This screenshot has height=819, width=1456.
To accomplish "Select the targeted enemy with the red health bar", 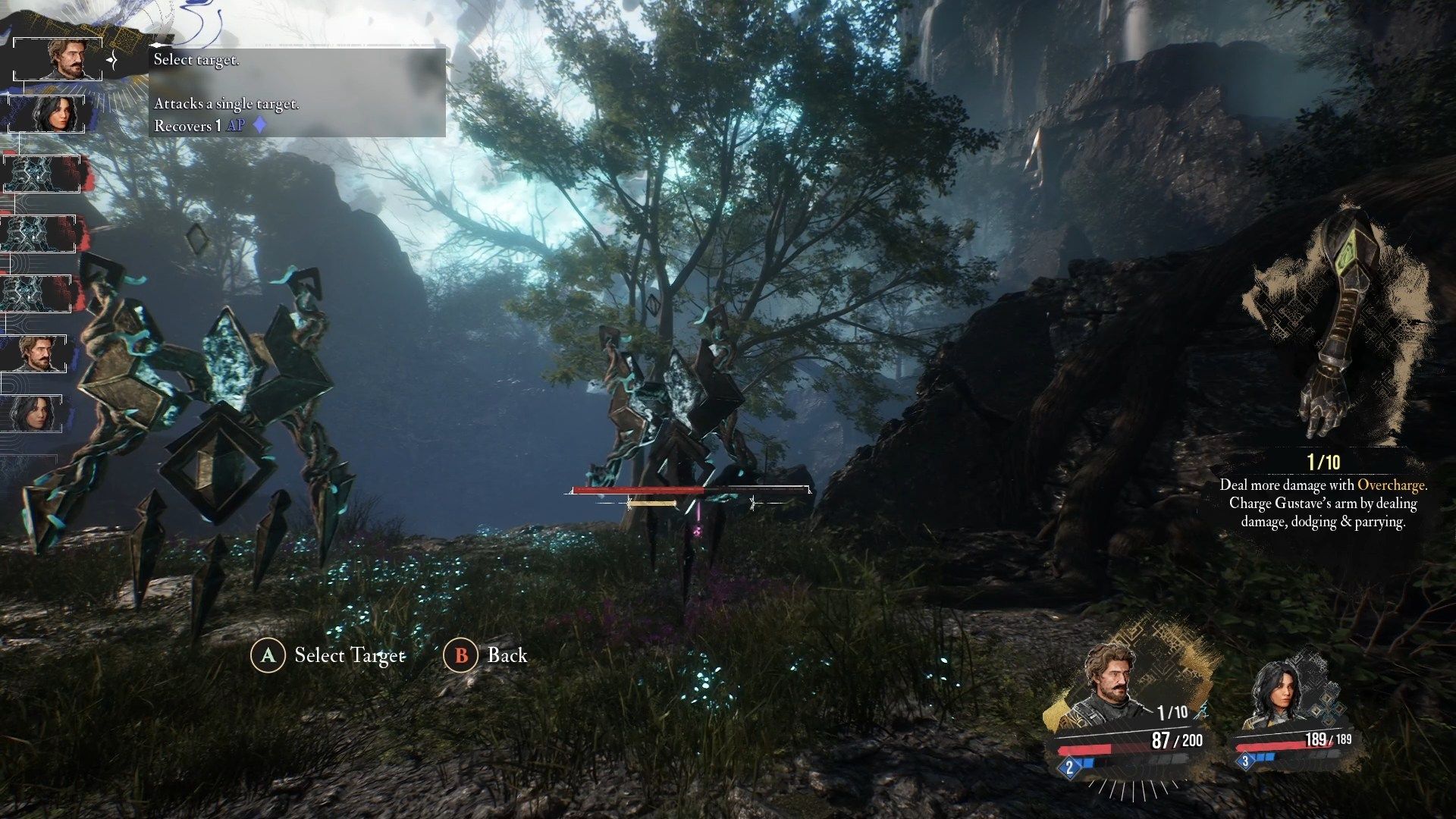I will pyautogui.click(x=675, y=409).
